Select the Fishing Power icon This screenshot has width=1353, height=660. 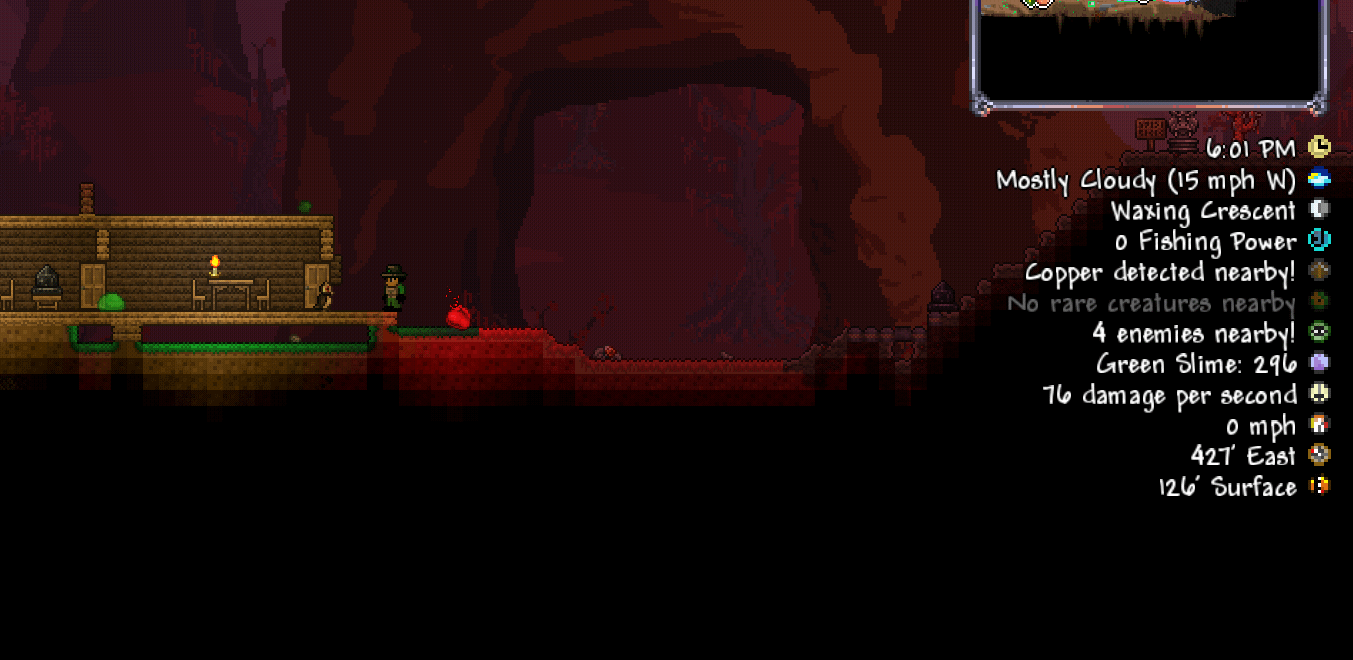1319,240
